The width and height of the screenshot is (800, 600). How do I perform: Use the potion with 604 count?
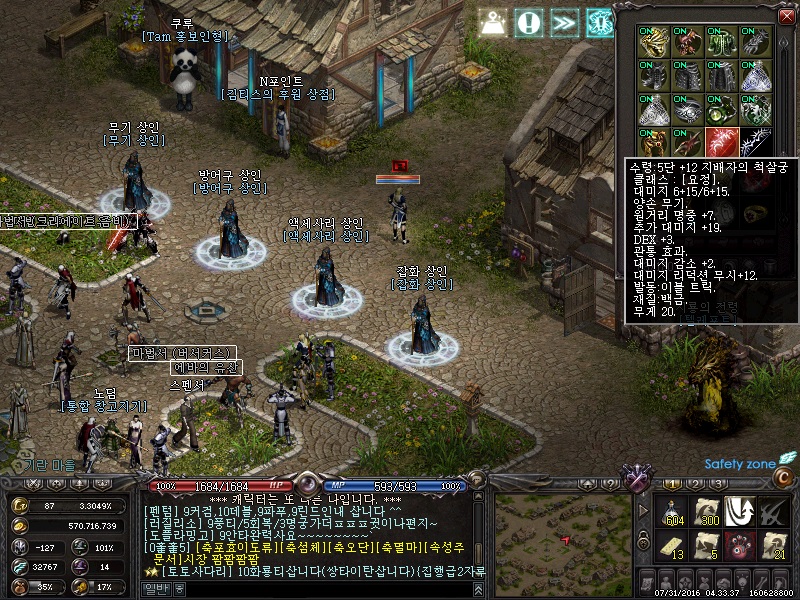[x=670, y=510]
